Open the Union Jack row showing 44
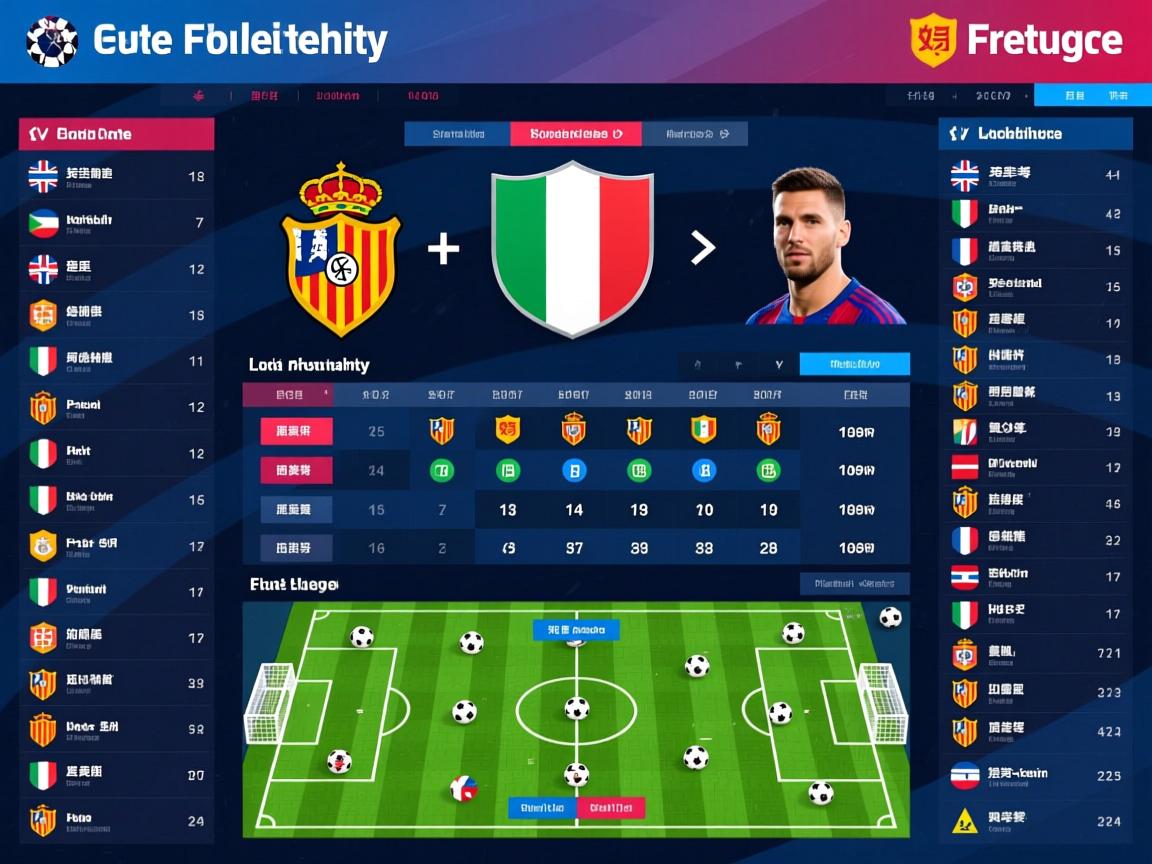1152x864 pixels. click(x=1035, y=176)
